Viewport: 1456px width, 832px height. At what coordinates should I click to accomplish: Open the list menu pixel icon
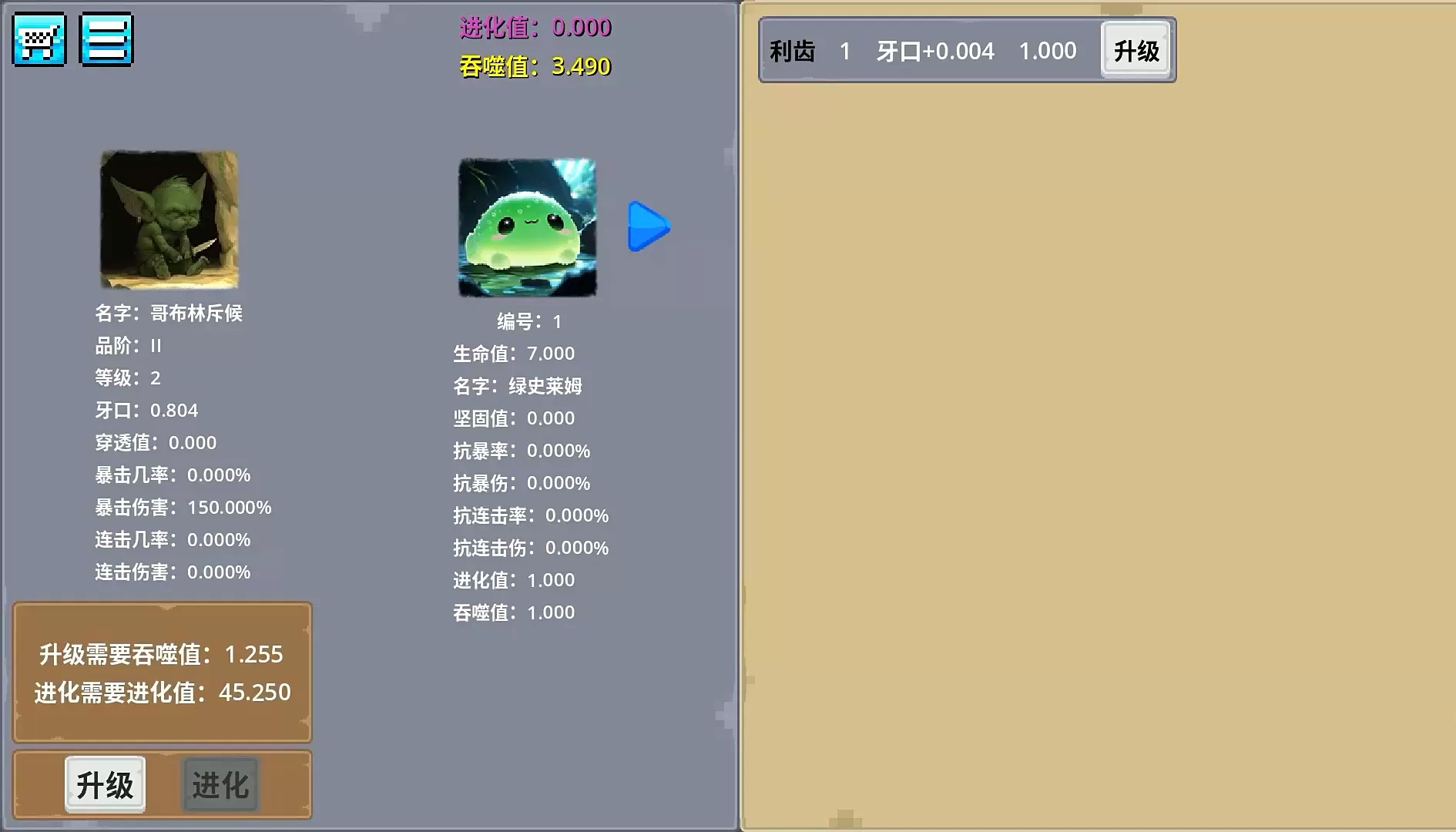106,39
